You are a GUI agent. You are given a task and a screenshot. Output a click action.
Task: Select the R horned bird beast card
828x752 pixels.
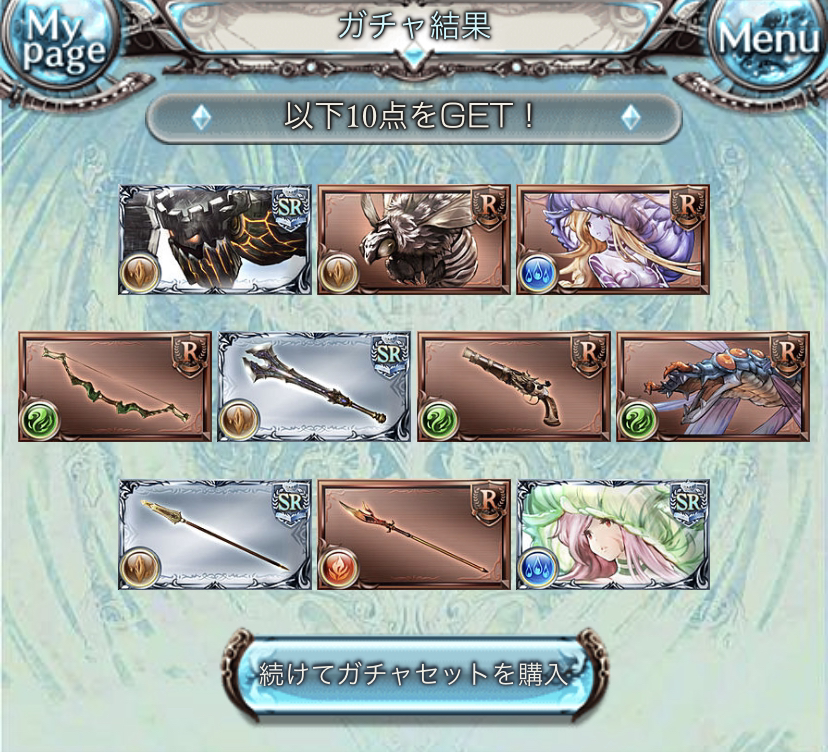tap(413, 240)
